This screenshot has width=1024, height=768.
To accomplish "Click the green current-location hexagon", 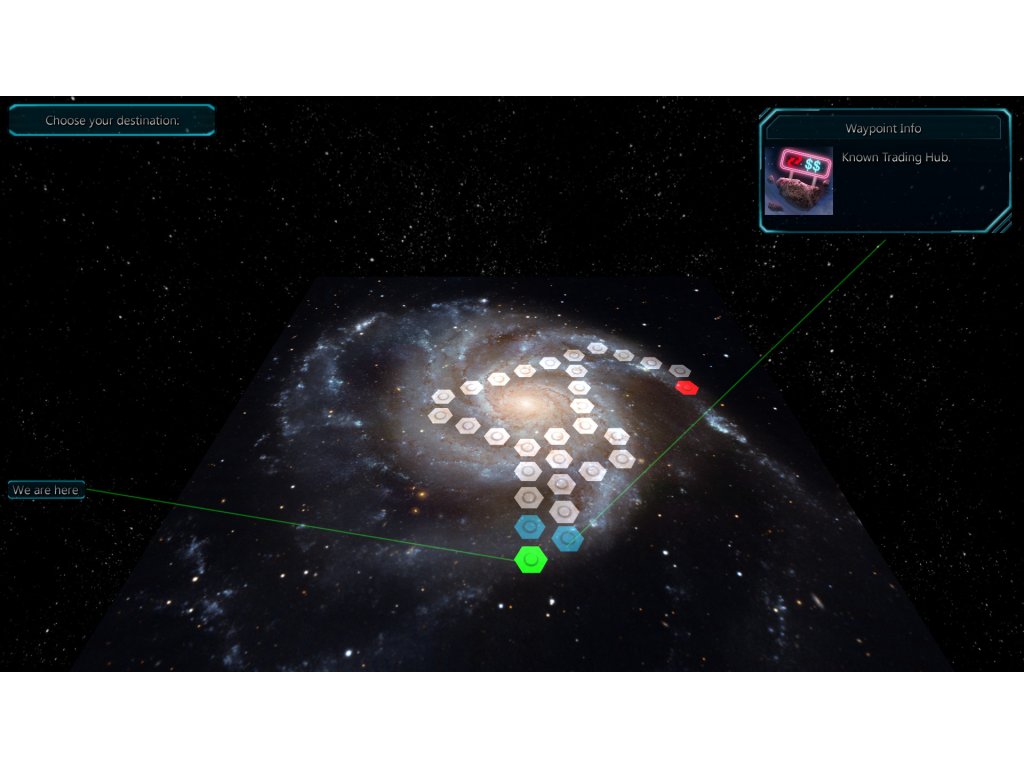I will point(531,560).
